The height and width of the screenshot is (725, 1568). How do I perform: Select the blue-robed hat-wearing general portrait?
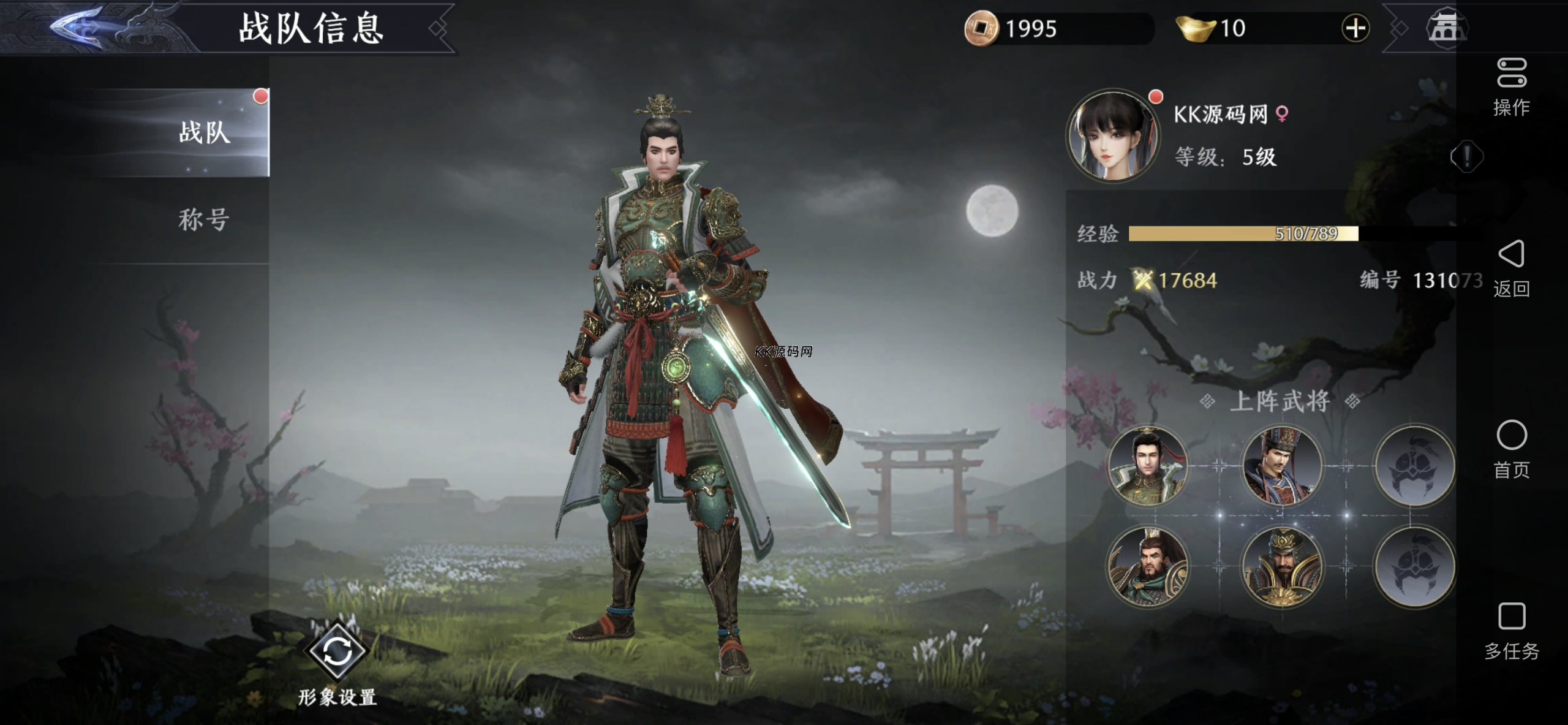(1281, 466)
